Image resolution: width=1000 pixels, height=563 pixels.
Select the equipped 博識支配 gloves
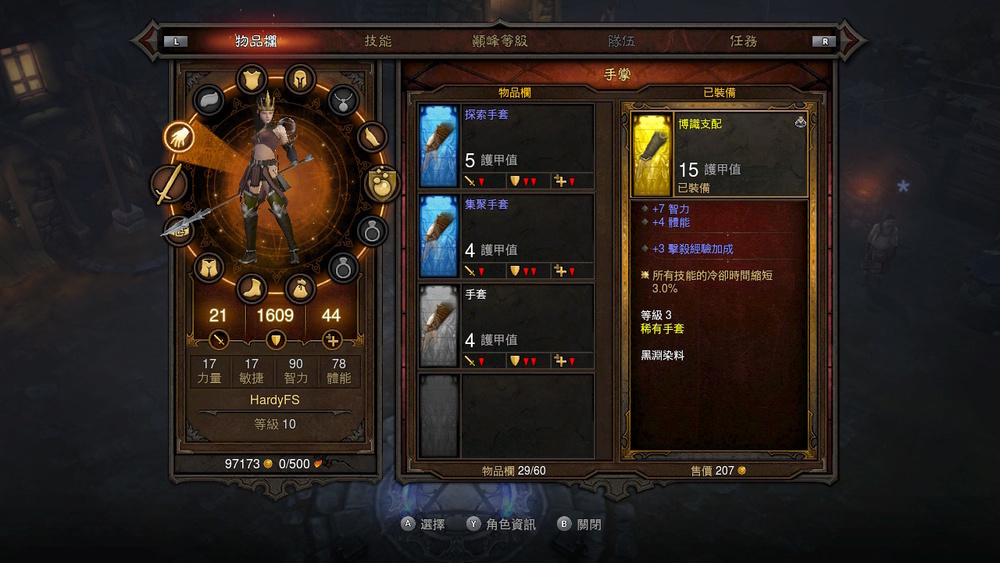[x=719, y=154]
